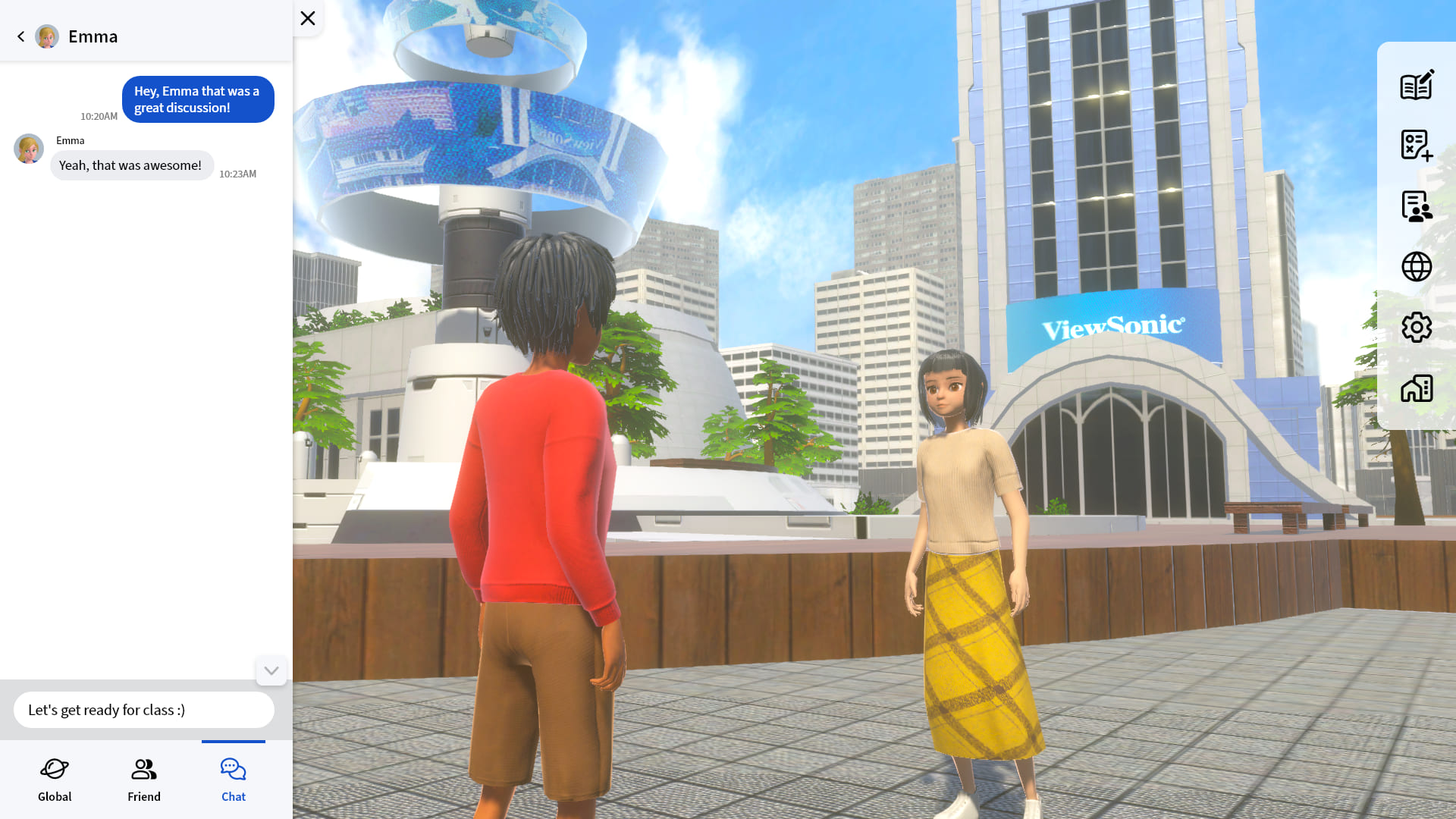Select the blue "great discussion" message bubble

(198, 99)
